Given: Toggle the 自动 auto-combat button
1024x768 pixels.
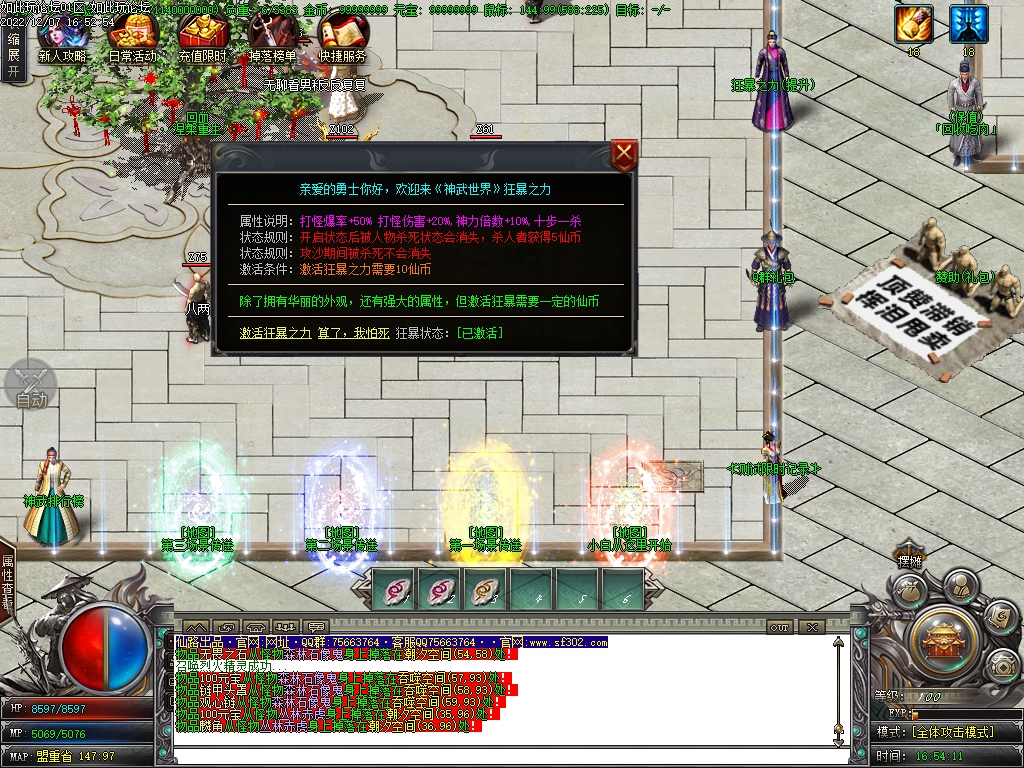Looking at the screenshot, I should 32,385.
